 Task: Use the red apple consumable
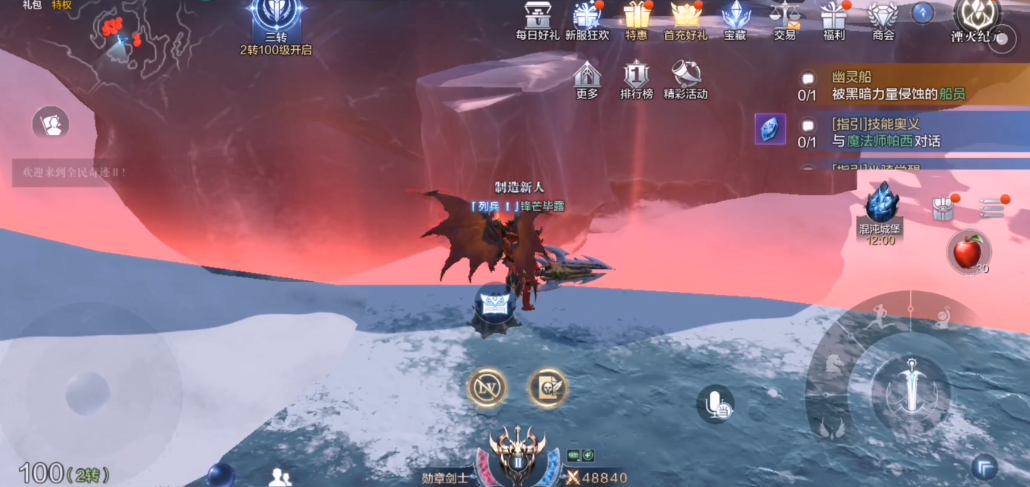968,251
